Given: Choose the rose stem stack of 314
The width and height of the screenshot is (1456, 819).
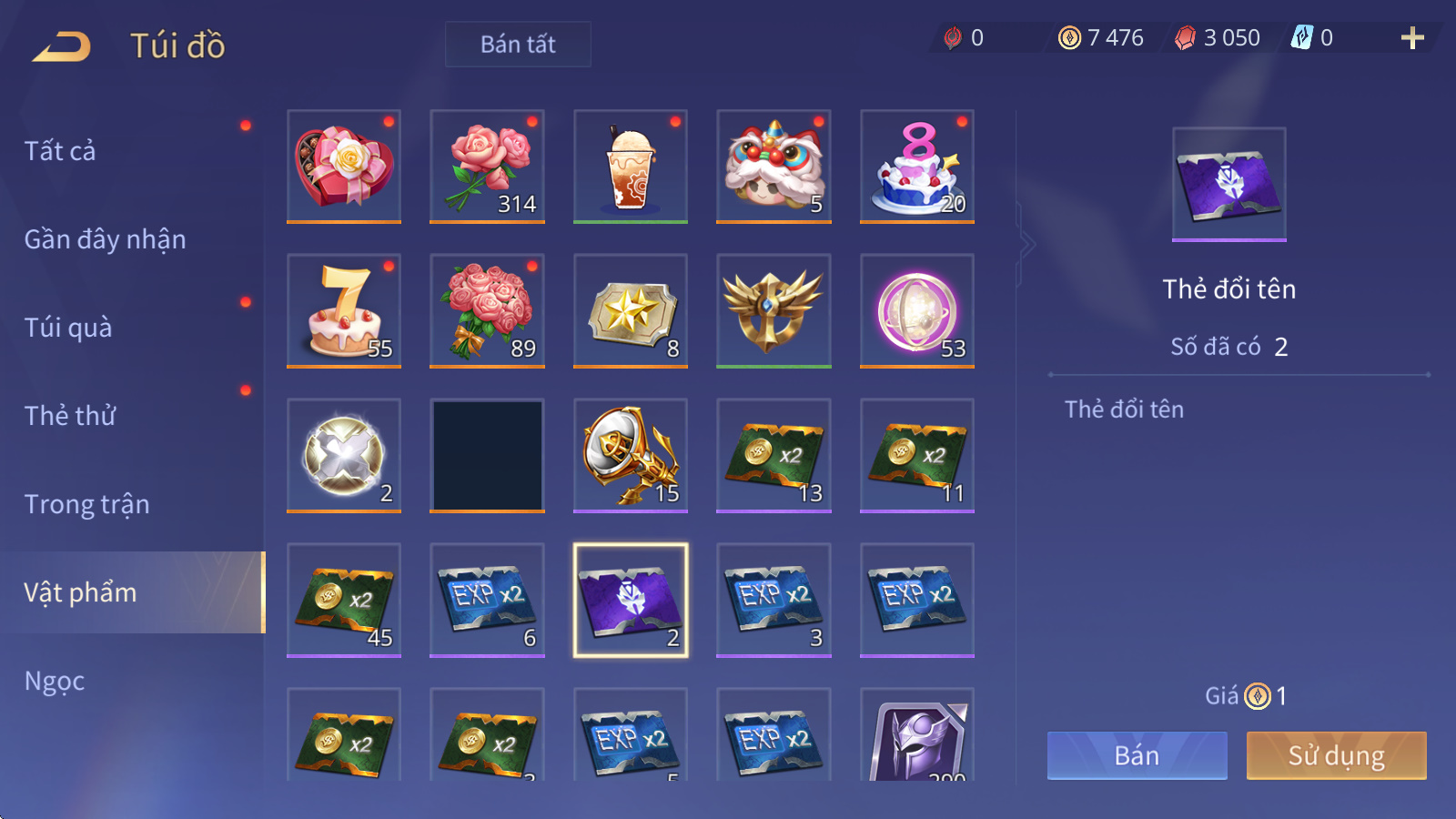Looking at the screenshot, I should (x=487, y=166).
